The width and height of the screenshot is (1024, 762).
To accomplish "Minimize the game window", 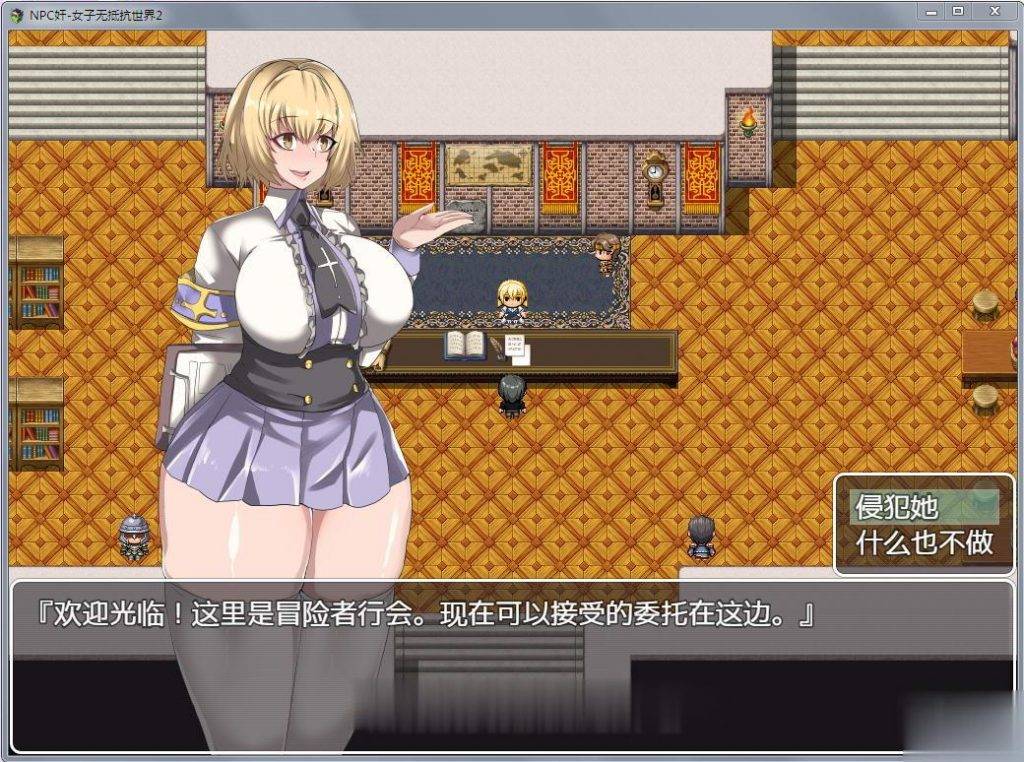I will (x=931, y=11).
